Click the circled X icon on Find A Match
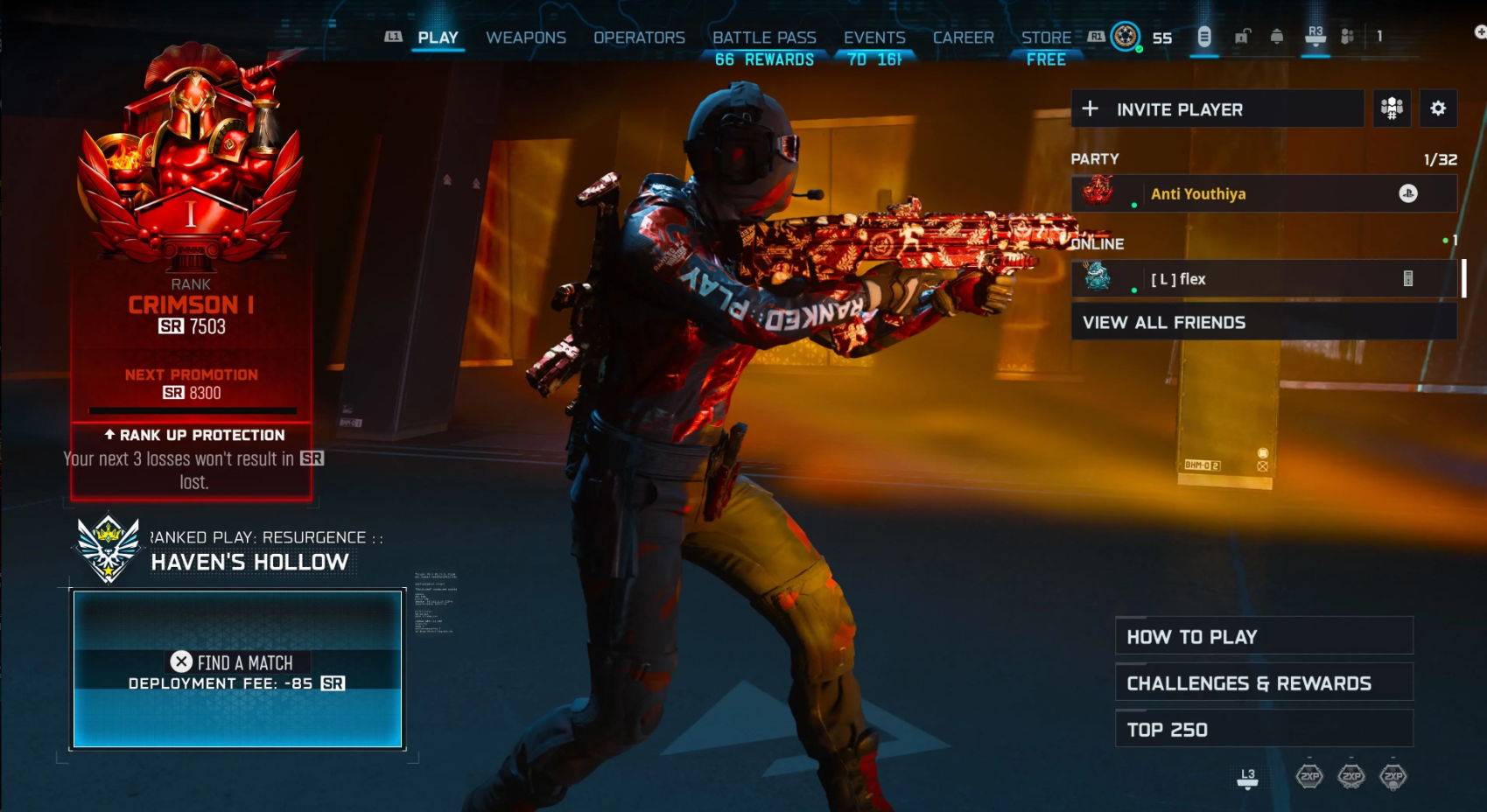1487x812 pixels. point(180,662)
